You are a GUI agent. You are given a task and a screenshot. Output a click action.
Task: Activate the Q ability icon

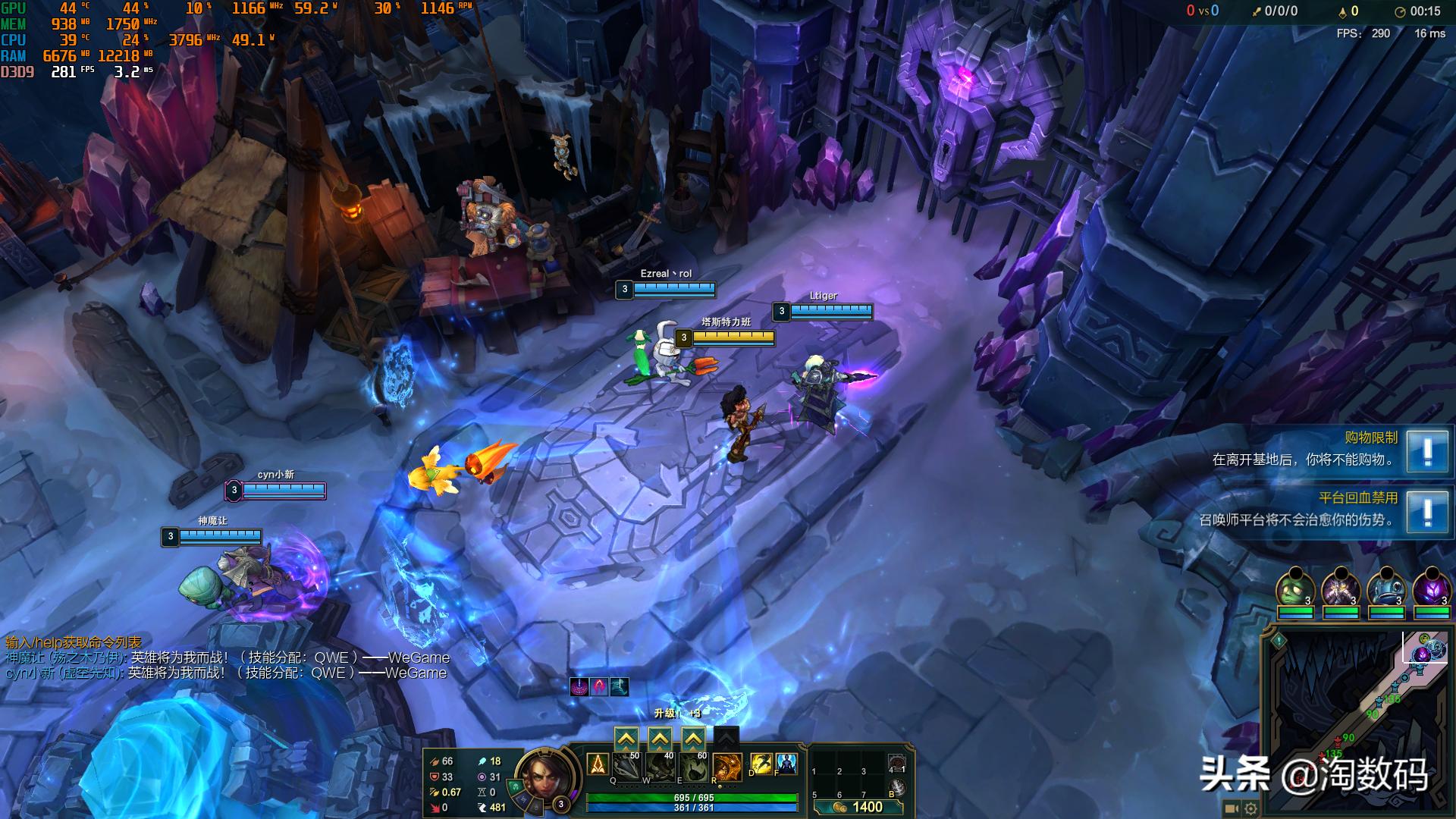[626, 767]
